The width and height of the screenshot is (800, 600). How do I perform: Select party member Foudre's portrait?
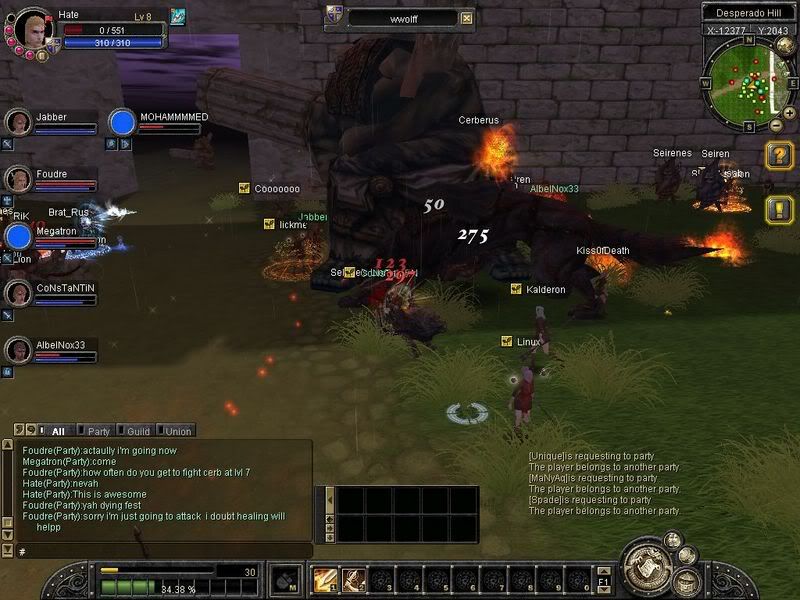18,179
